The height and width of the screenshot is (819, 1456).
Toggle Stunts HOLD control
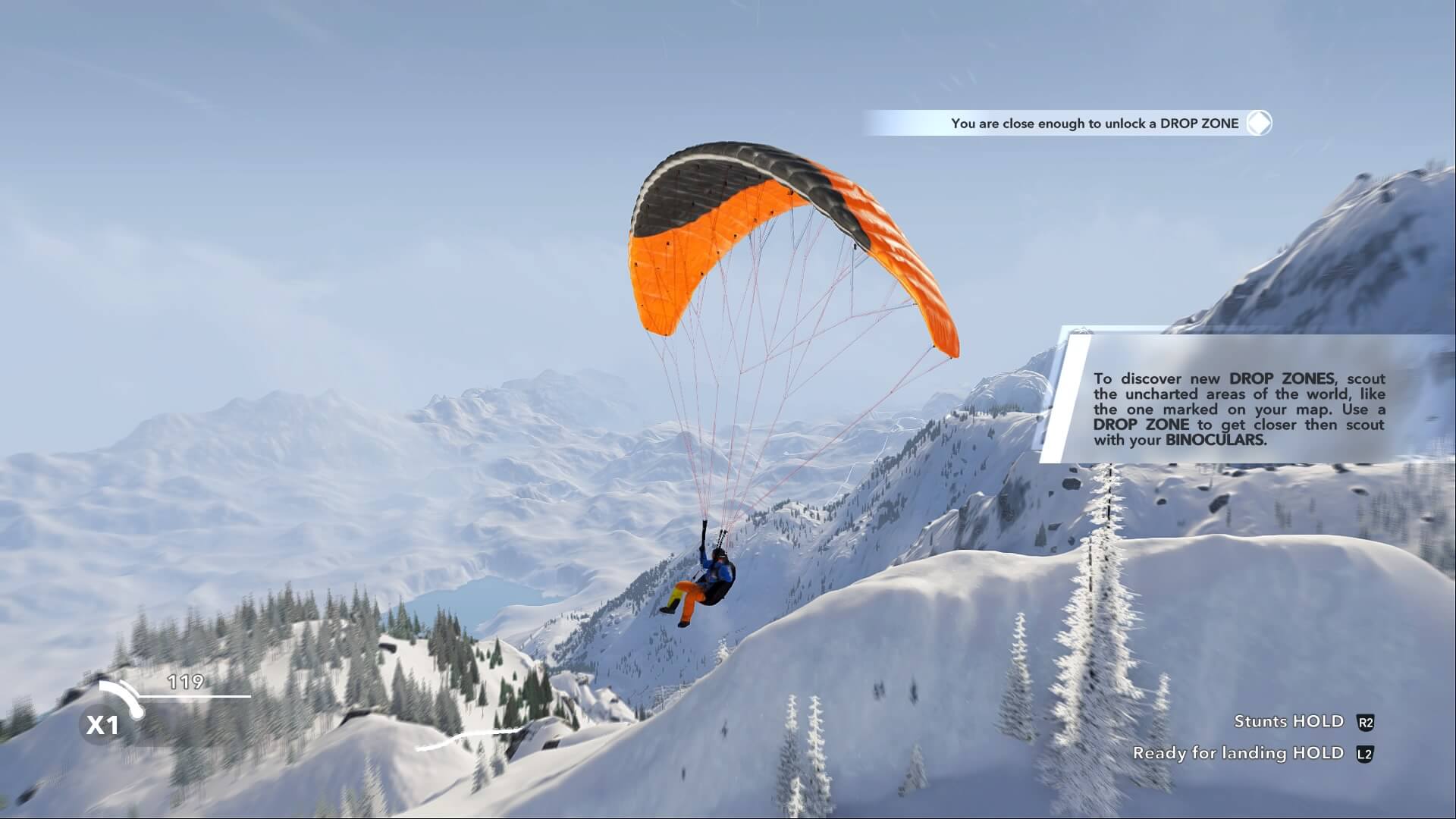pos(1288,722)
